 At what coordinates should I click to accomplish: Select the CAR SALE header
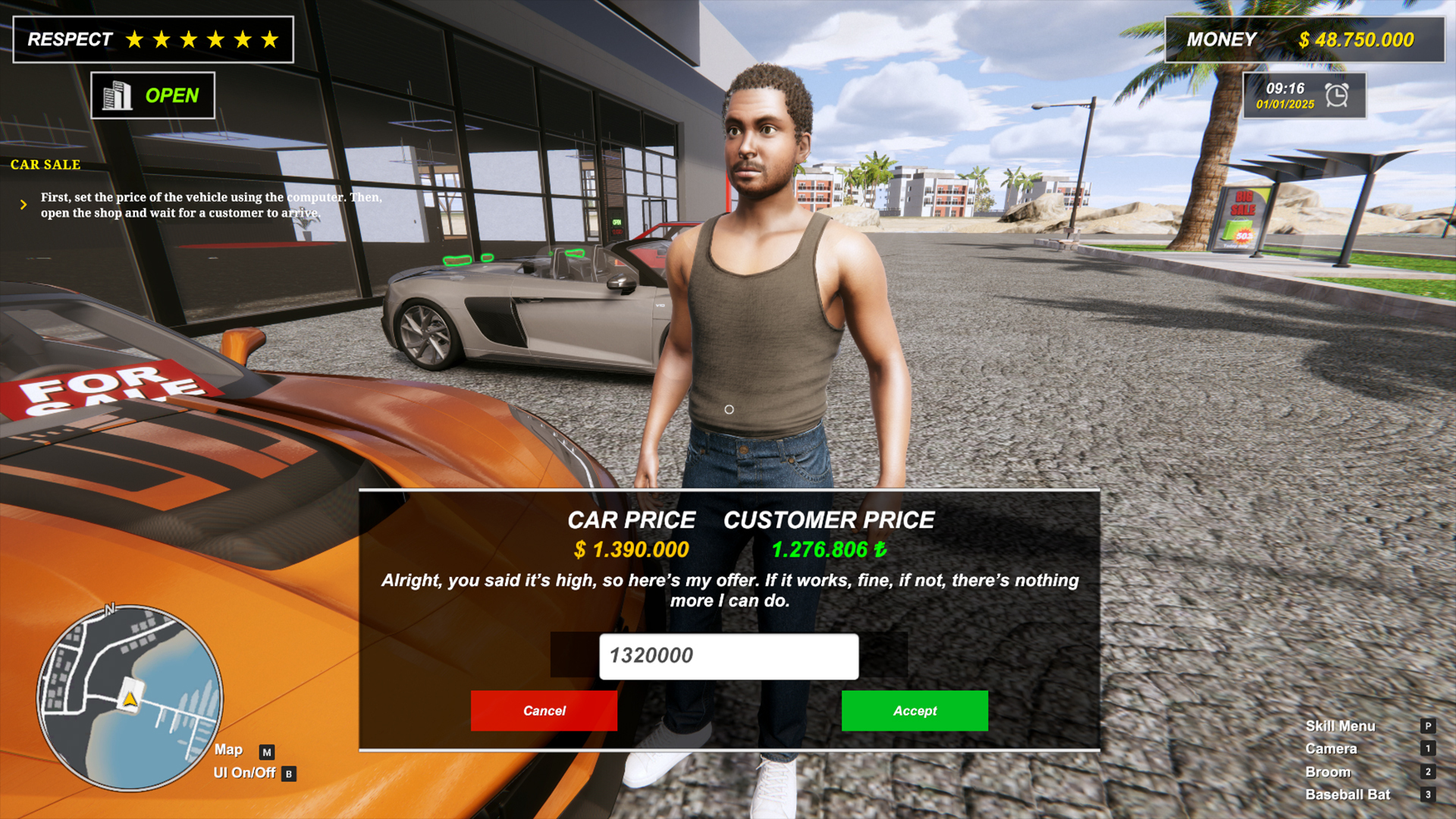[x=45, y=165]
